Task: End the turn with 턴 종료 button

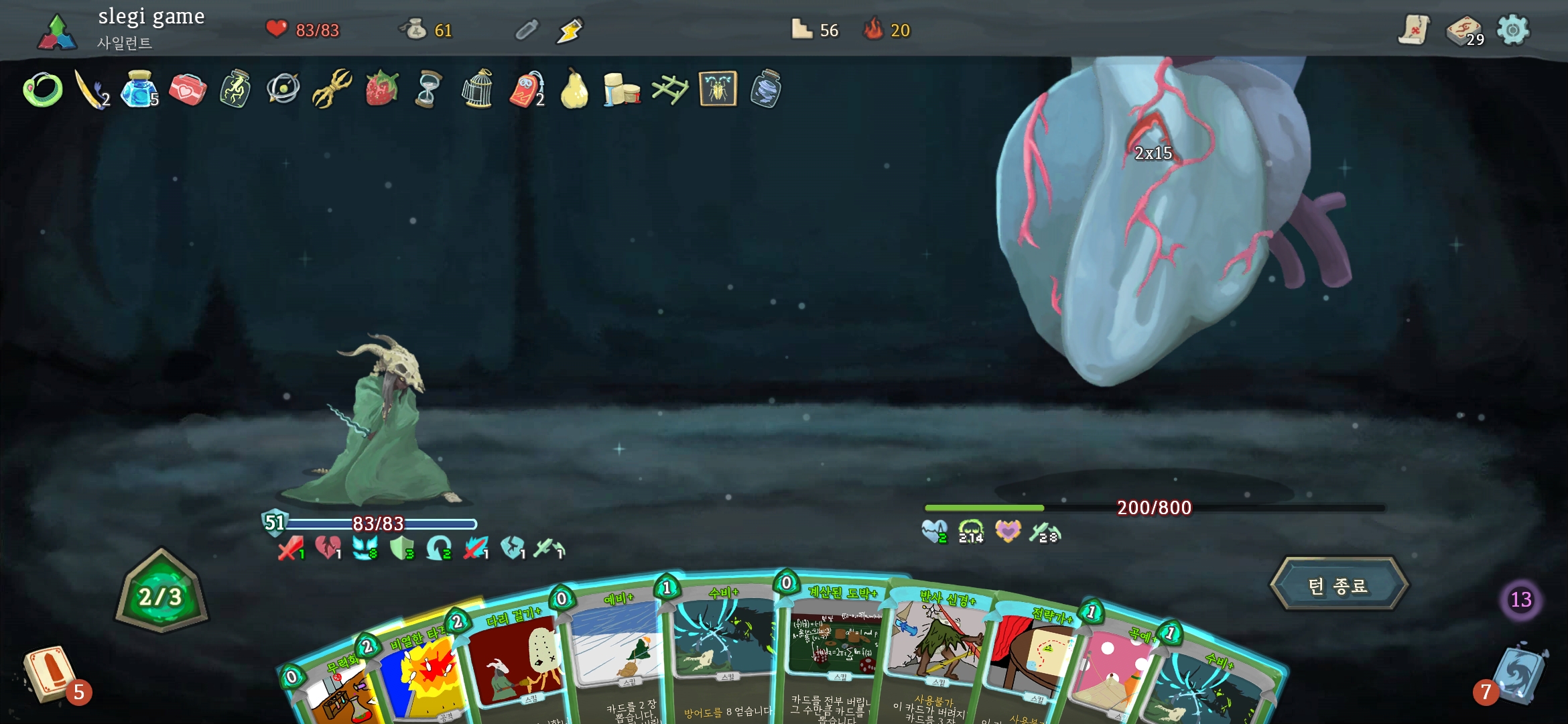Action: pyautogui.click(x=1338, y=585)
